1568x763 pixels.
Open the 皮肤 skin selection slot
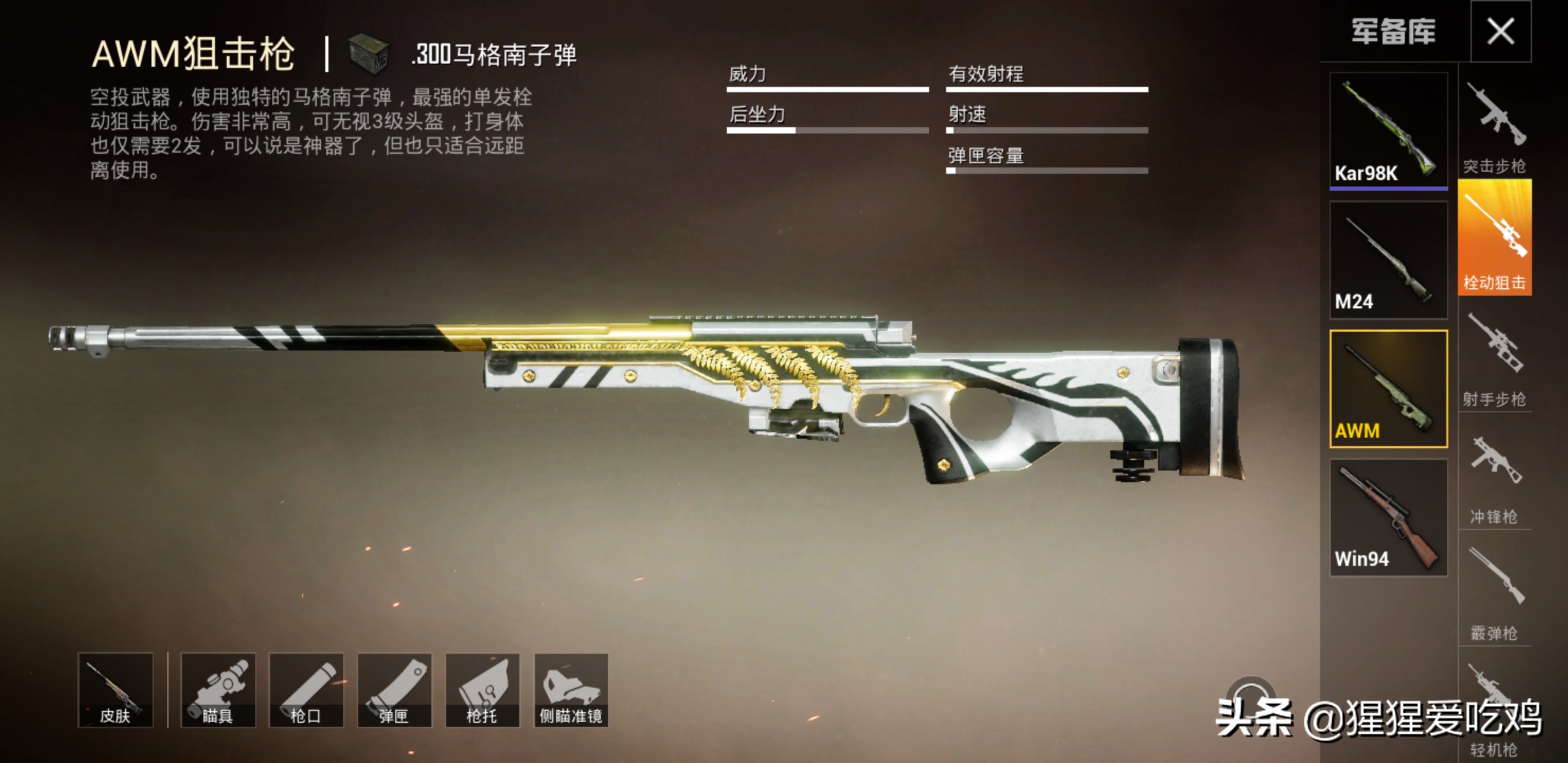coord(115,690)
